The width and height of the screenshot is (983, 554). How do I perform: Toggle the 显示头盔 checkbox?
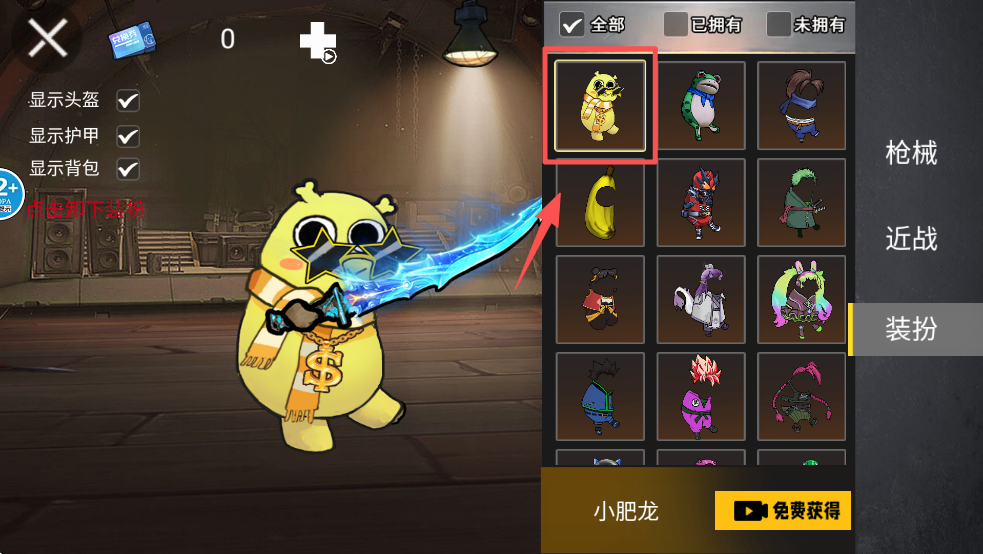[128, 101]
